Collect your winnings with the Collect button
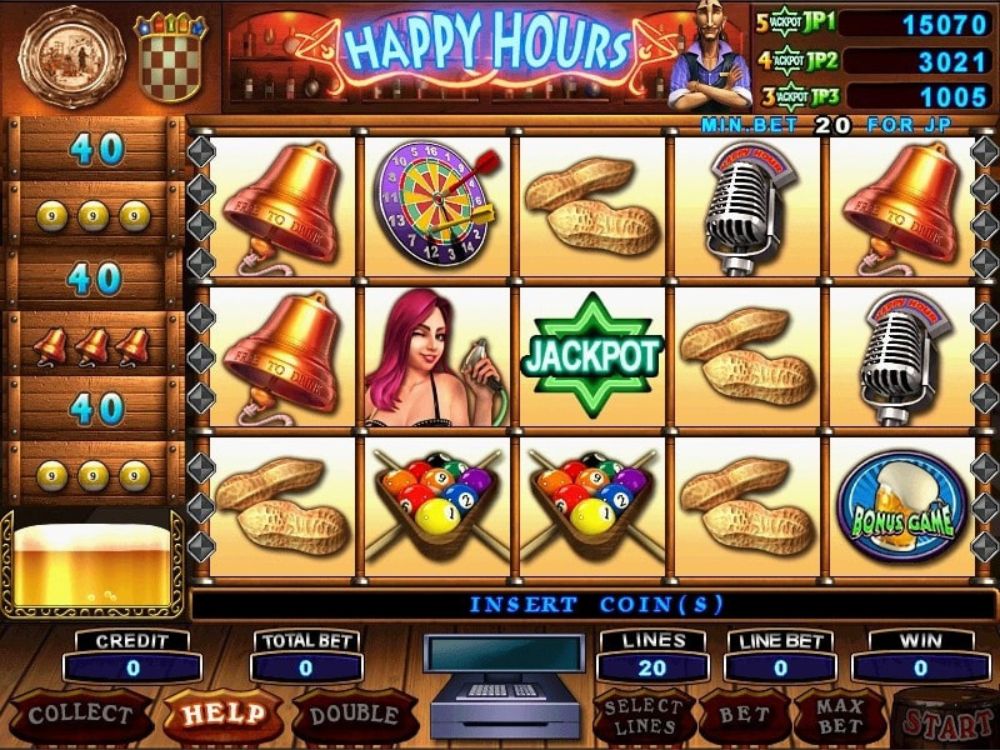The width and height of the screenshot is (1000, 750). 80,715
